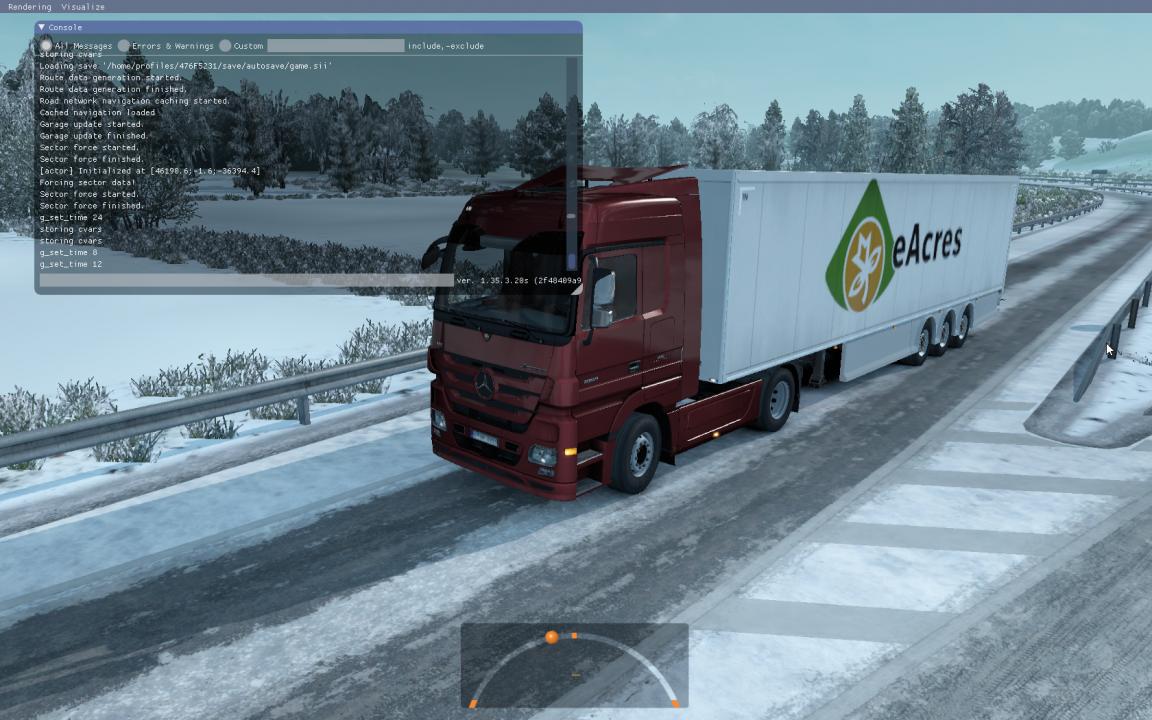The height and width of the screenshot is (720, 1152).
Task: Open the Rendering menu
Action: tap(29, 7)
